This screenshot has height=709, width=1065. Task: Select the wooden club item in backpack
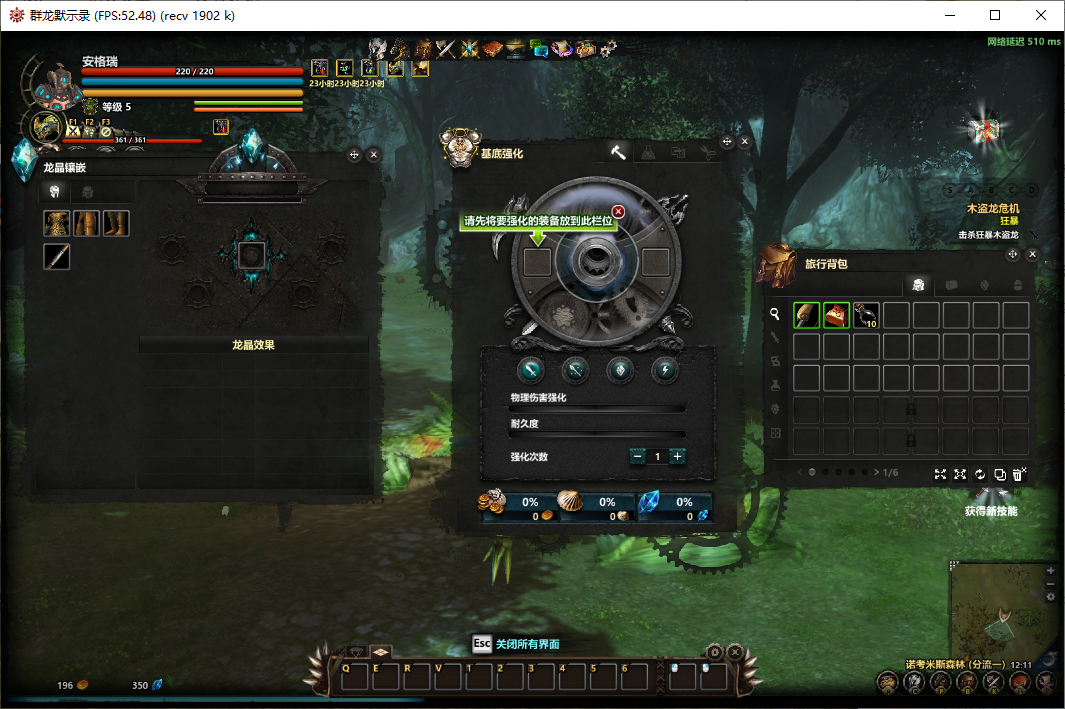pyautogui.click(x=806, y=315)
